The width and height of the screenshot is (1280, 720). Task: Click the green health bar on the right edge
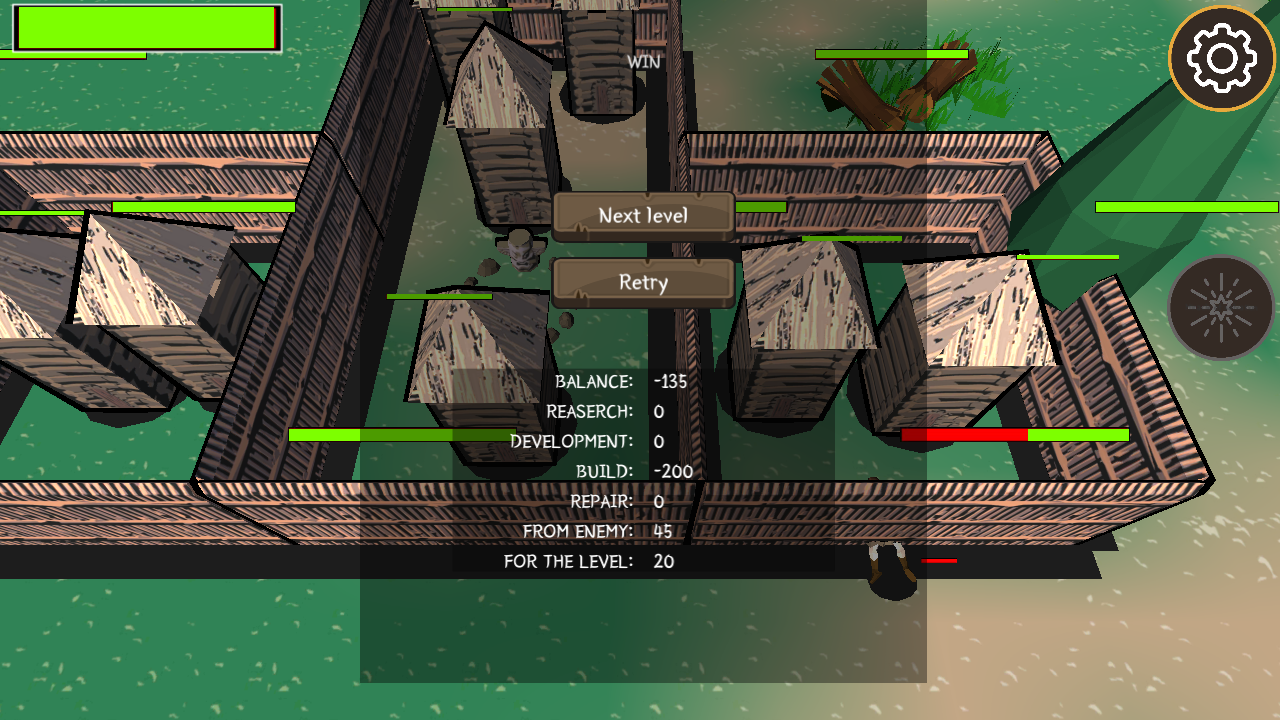click(1185, 205)
